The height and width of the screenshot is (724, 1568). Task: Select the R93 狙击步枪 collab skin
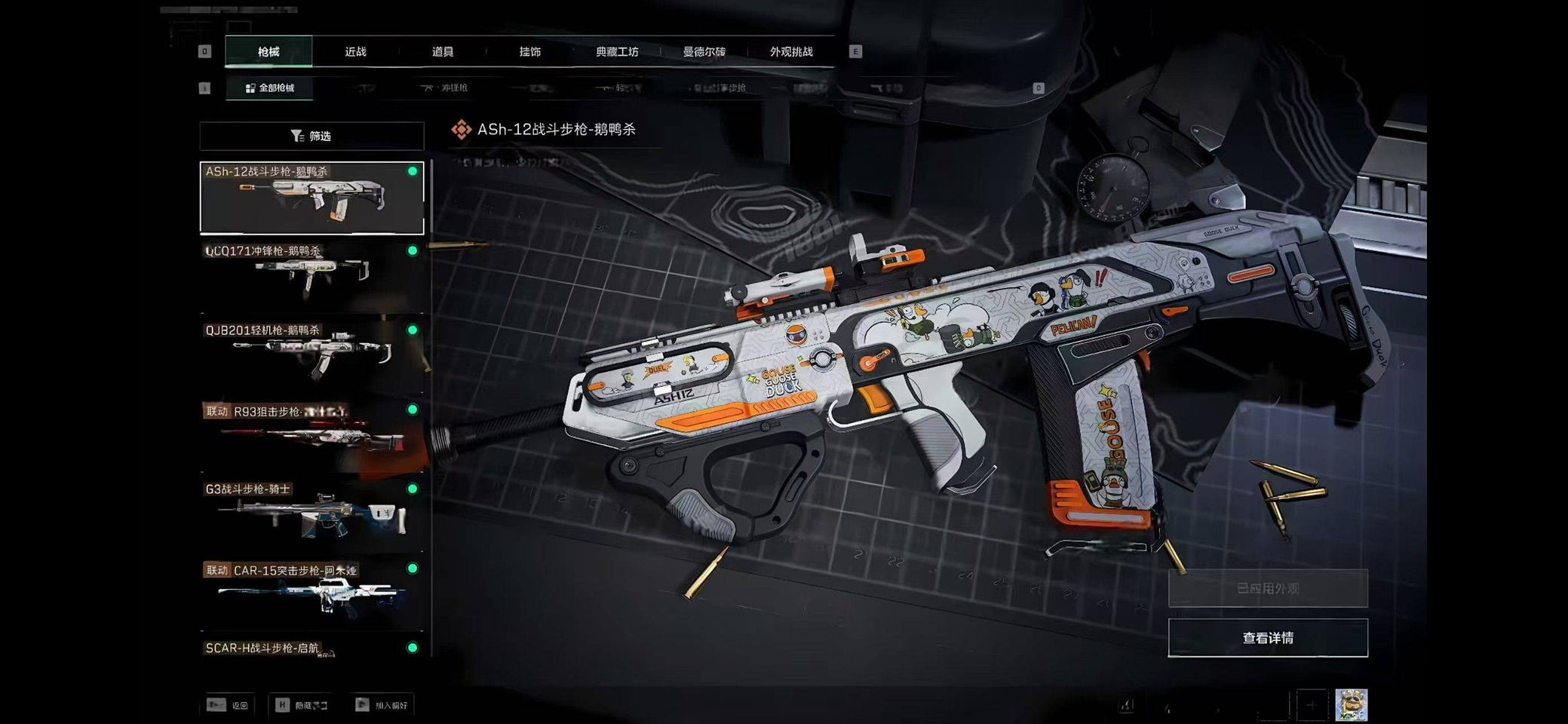(x=311, y=435)
